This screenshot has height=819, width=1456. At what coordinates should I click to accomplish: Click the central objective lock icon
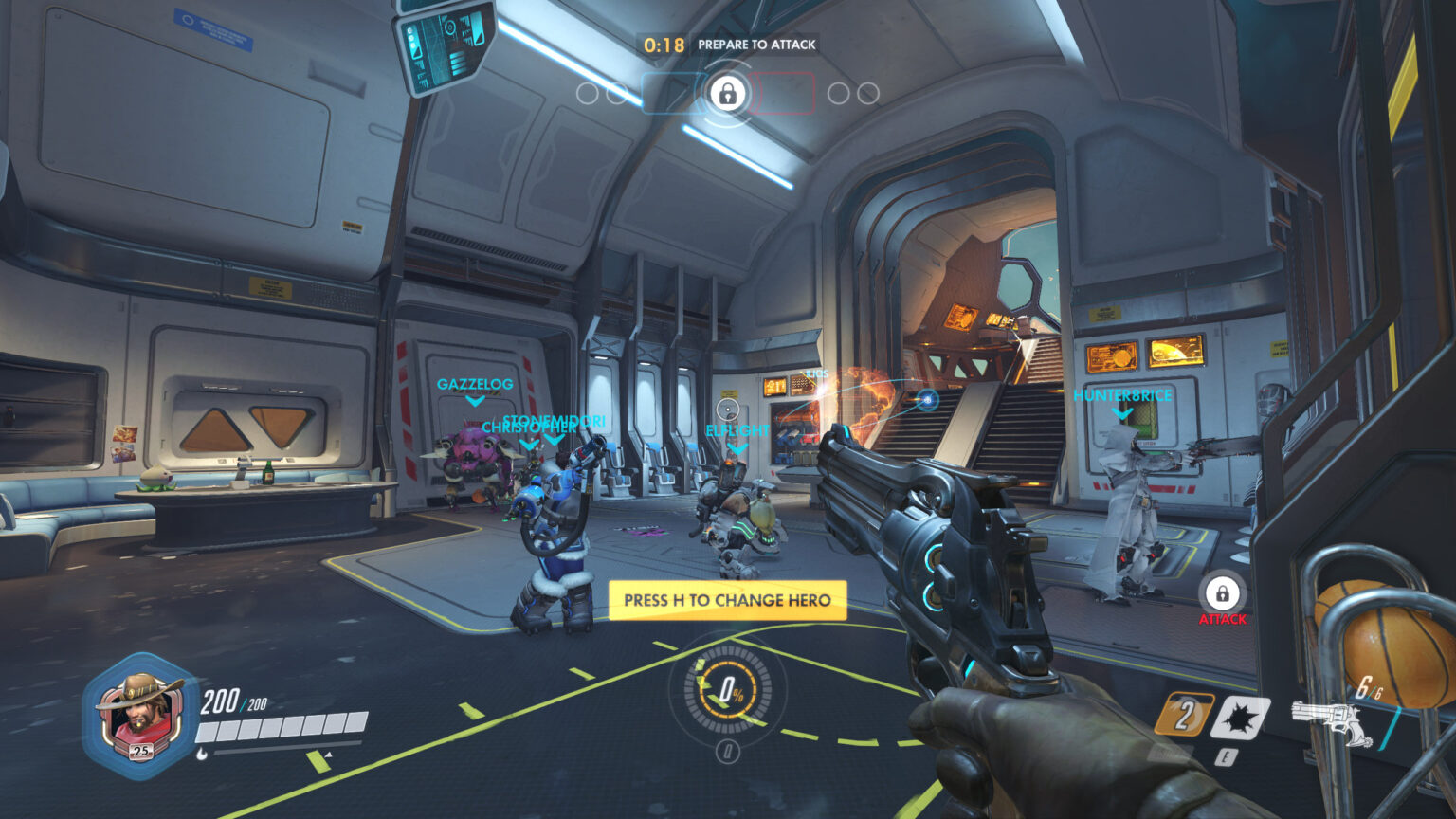728,95
